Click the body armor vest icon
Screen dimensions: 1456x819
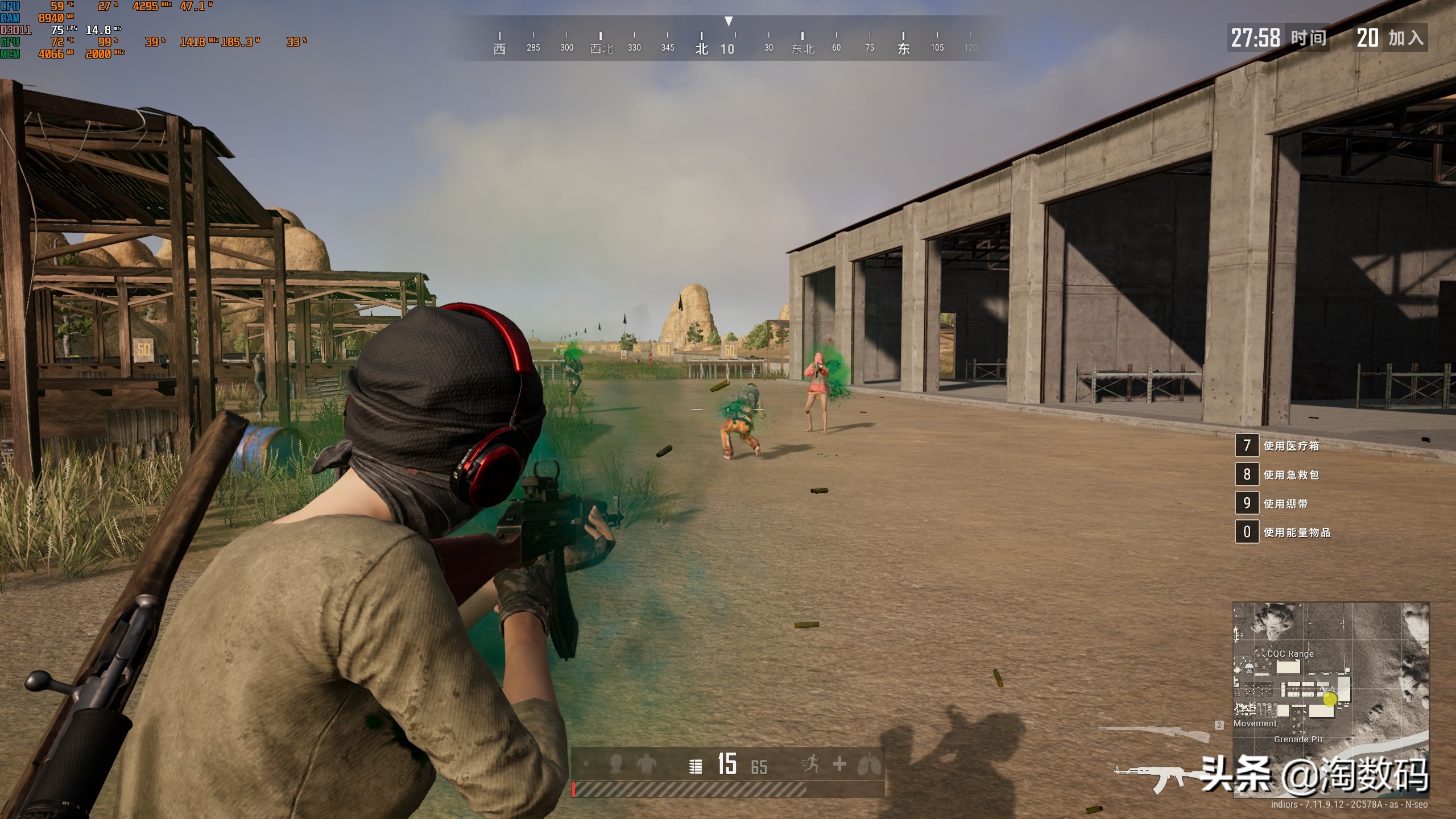pyautogui.click(x=646, y=764)
